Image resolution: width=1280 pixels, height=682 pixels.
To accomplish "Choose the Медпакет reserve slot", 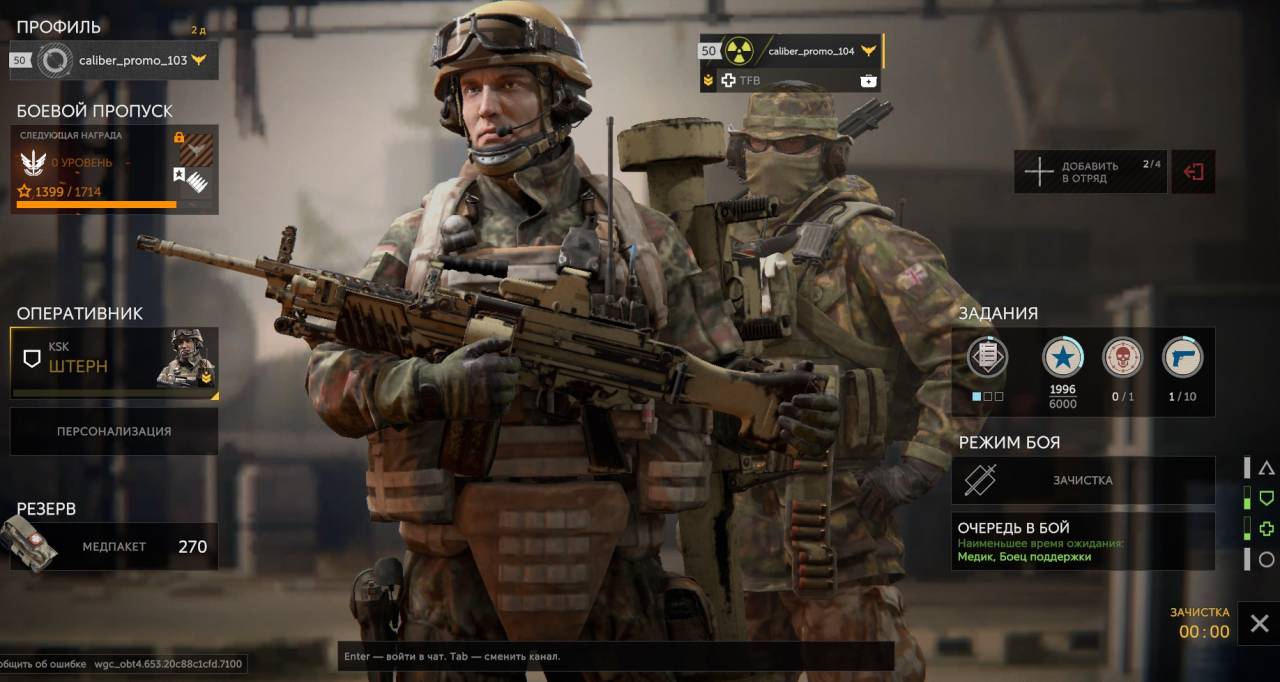I will point(114,546).
